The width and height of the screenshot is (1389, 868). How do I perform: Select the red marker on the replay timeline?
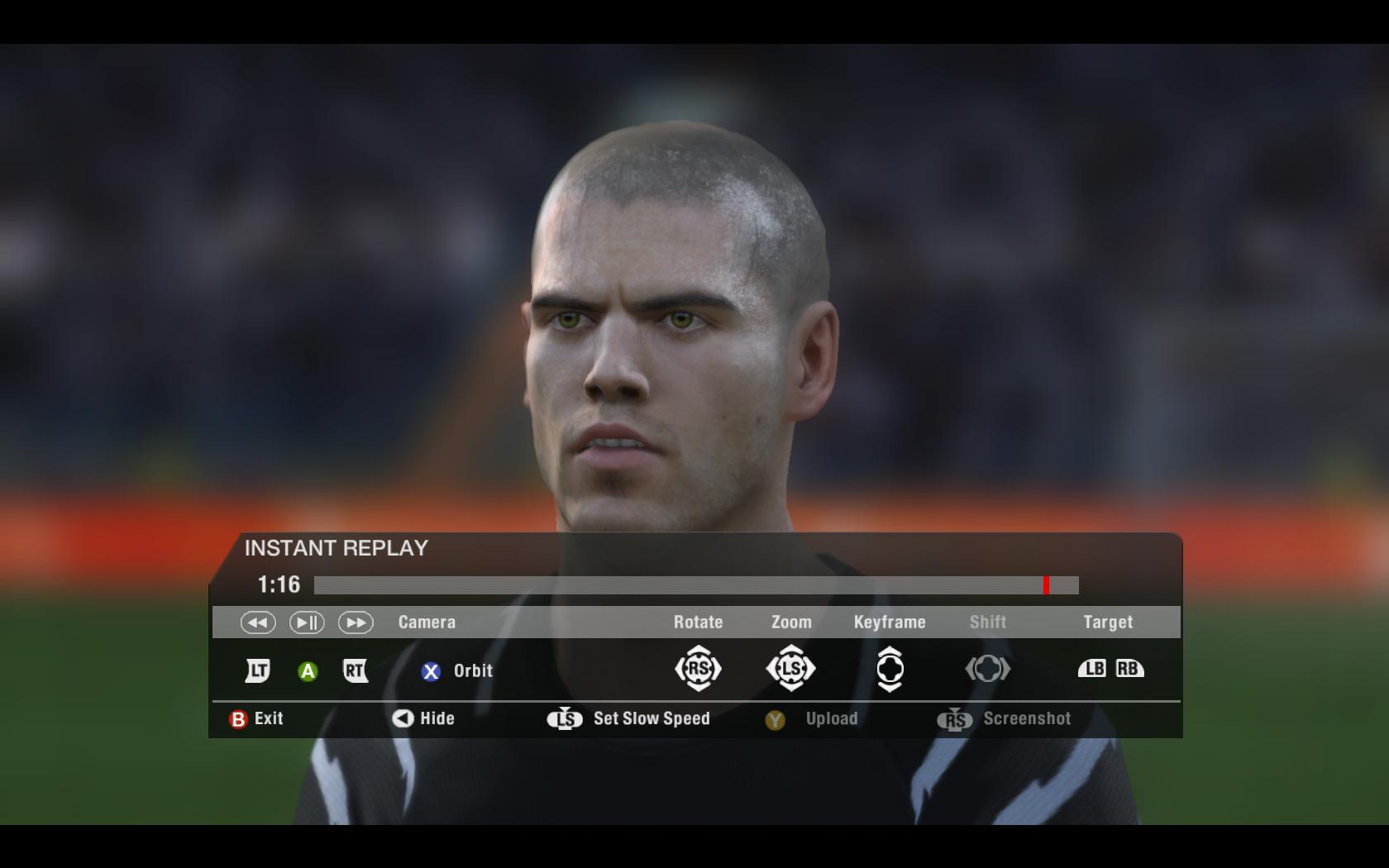[1046, 585]
